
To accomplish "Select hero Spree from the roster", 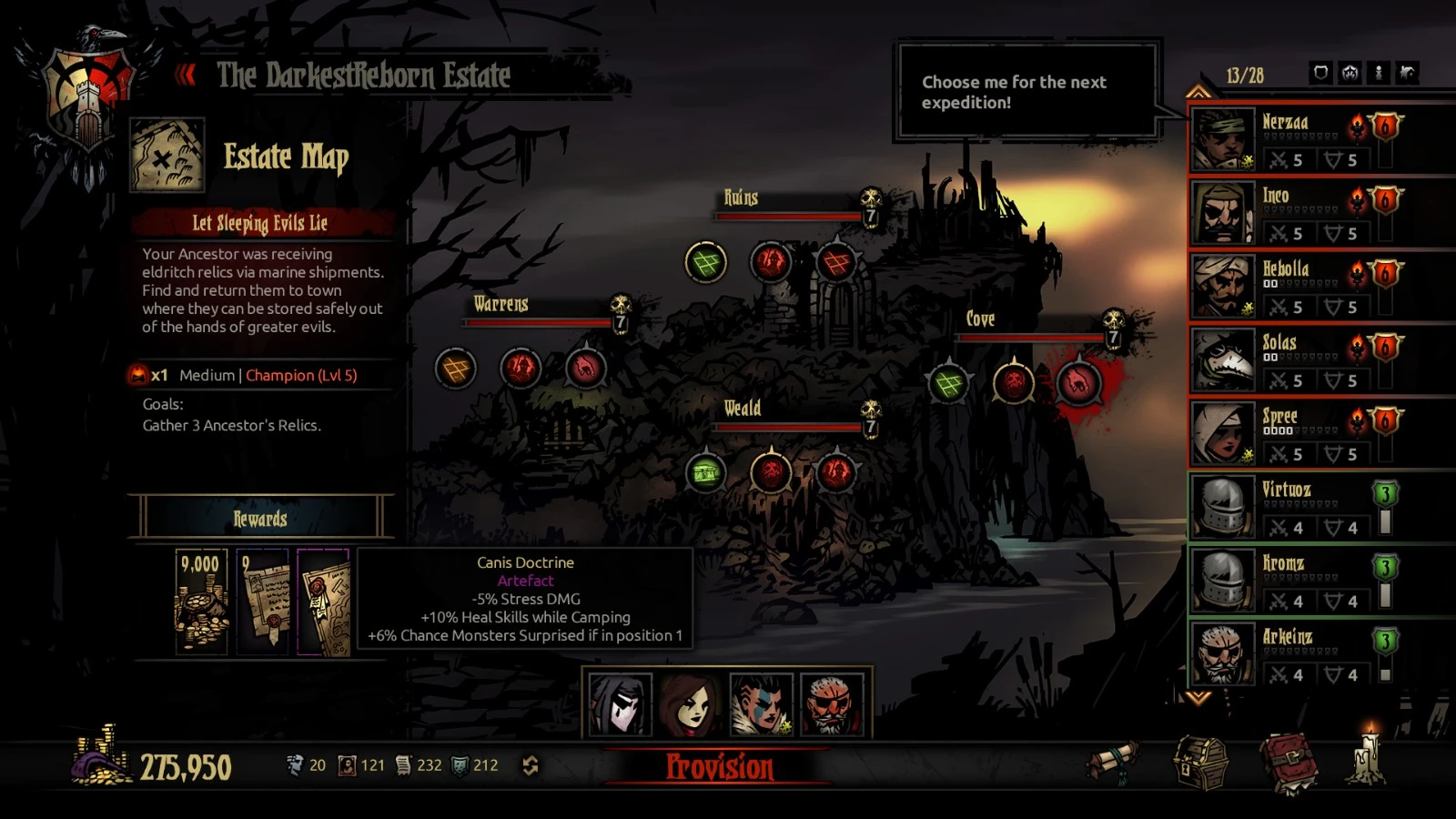I will click(1223, 433).
